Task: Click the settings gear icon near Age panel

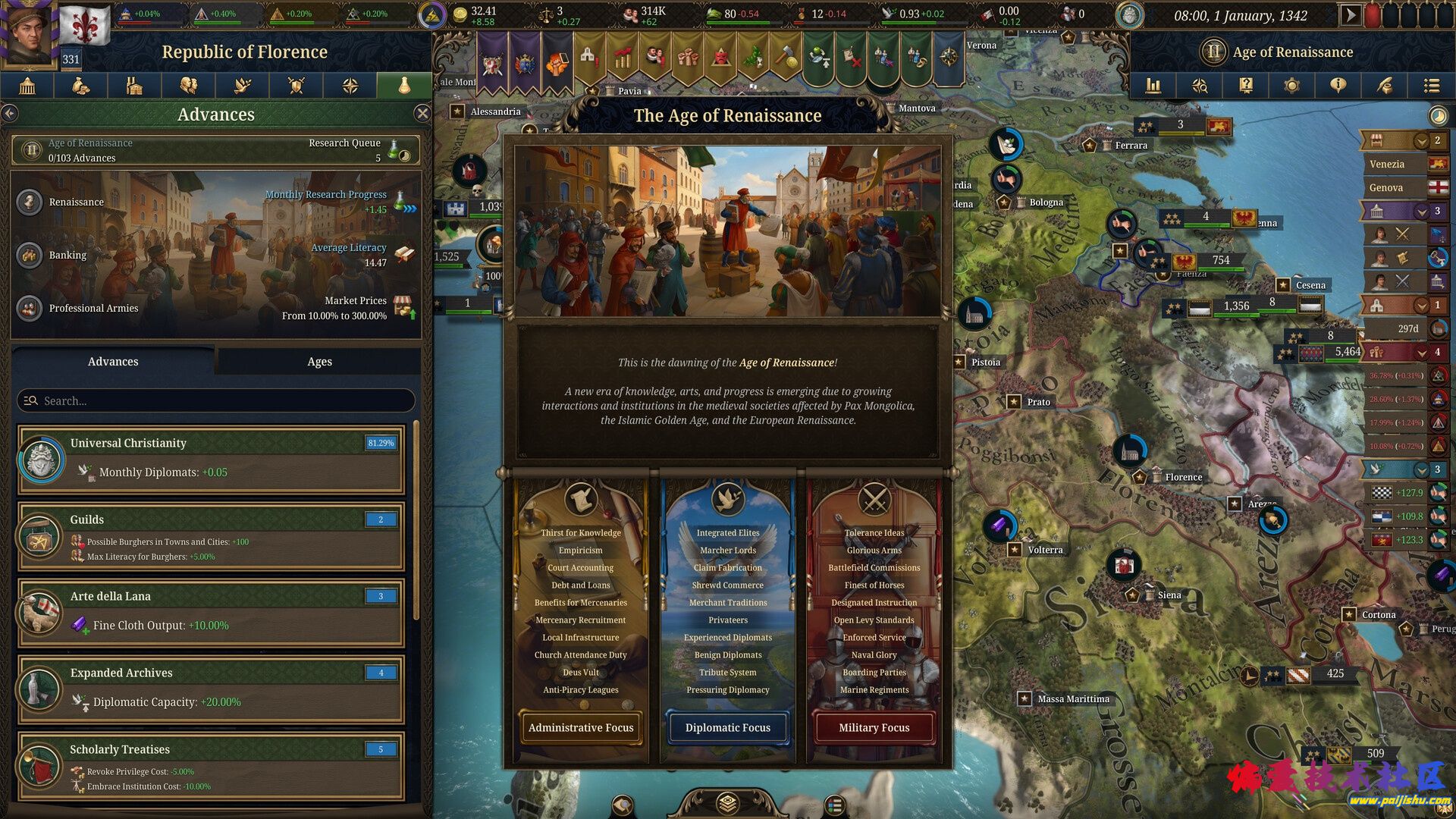Action: point(1291,86)
